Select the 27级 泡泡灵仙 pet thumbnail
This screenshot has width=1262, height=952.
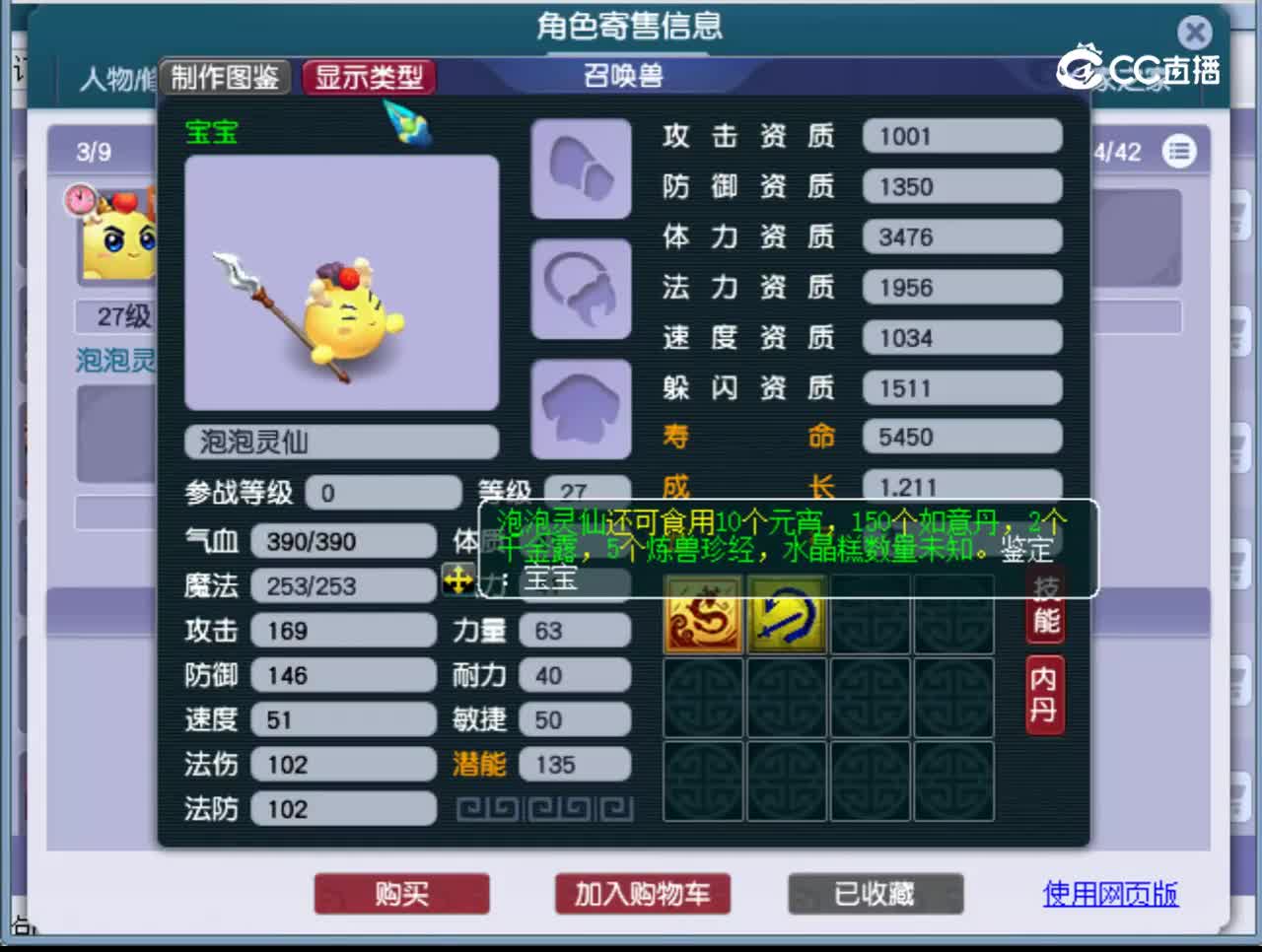118,237
